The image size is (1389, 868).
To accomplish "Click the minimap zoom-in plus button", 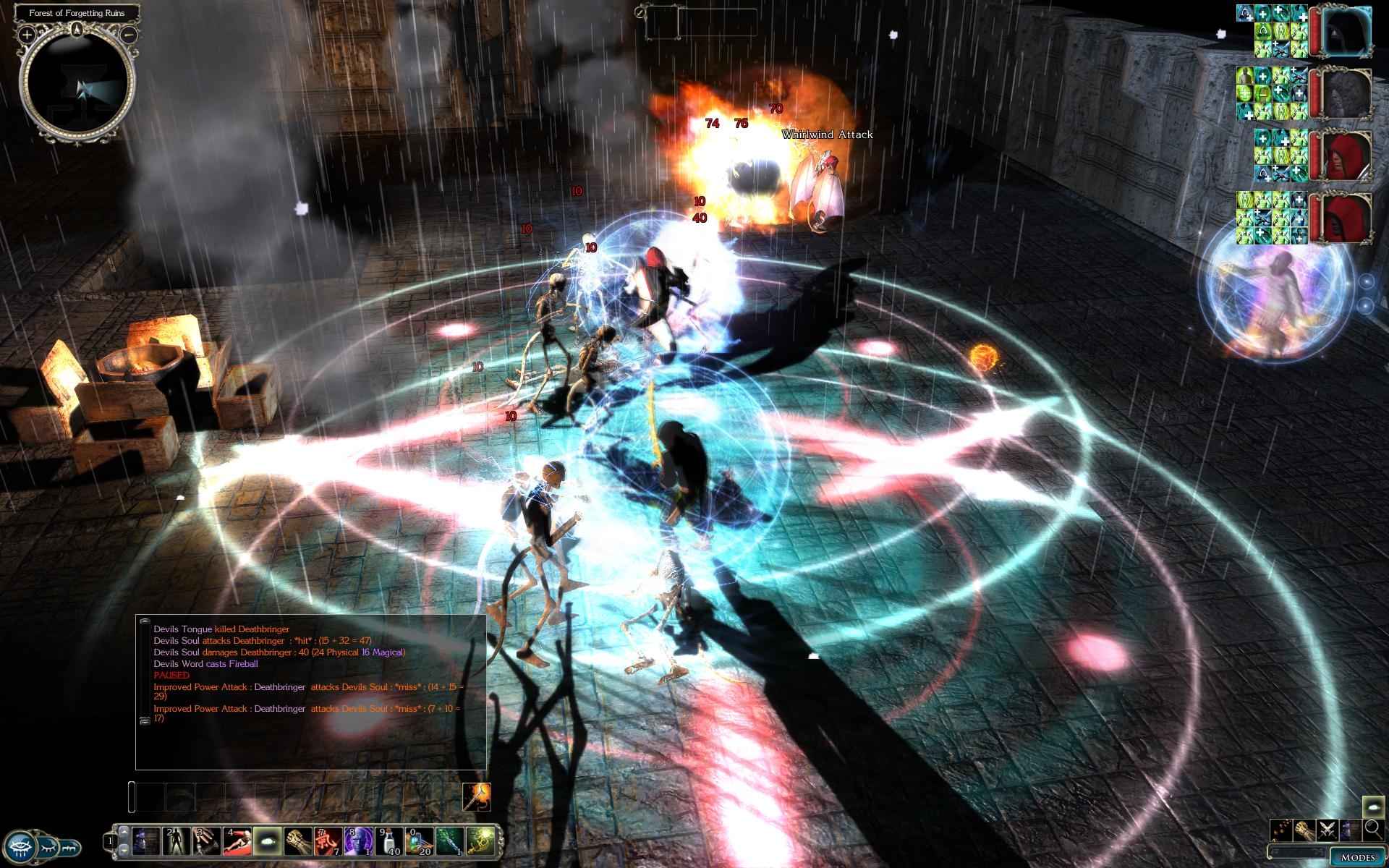I will tap(27, 34).
